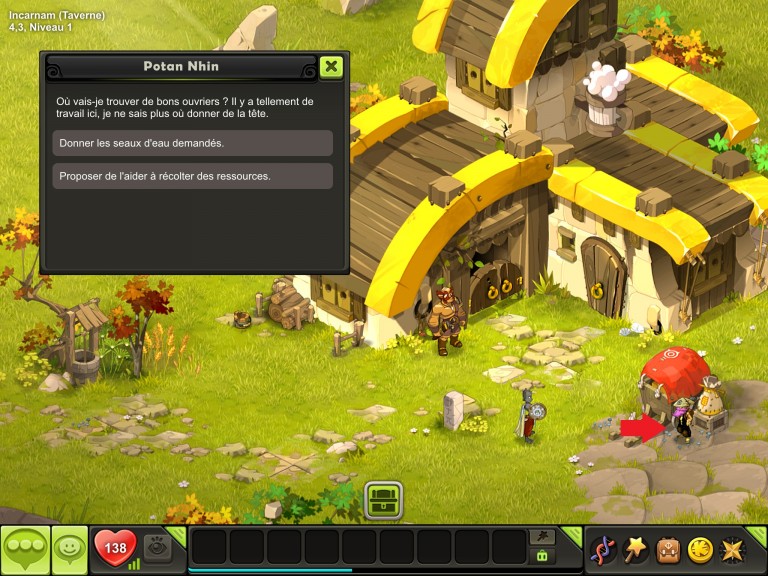This screenshot has height=576, width=768.
Task: Close the Potan Nhin dialogue window
Action: pos(331,67)
